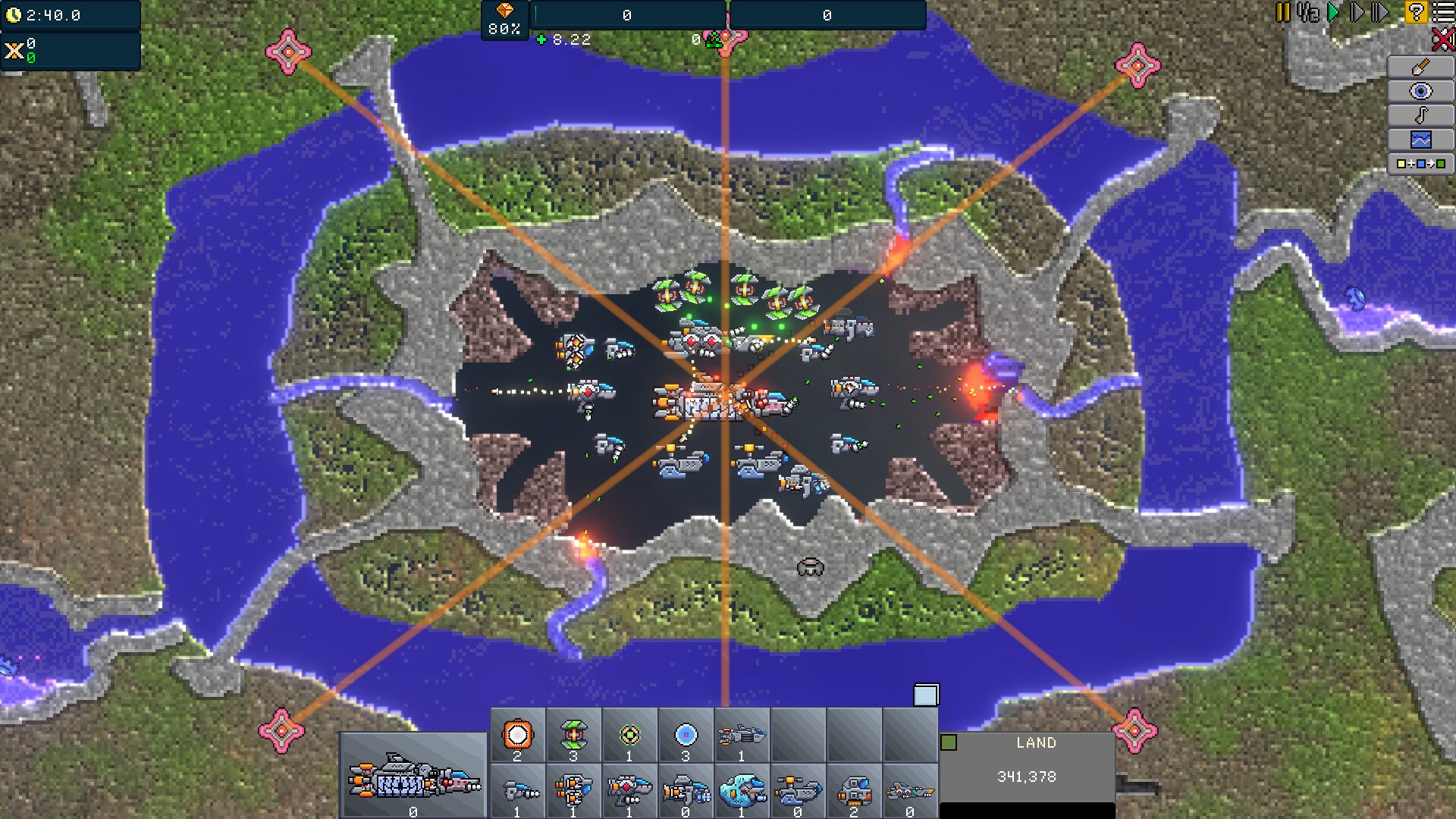
Task: Click the colored squares conversion button
Action: [x=1420, y=164]
